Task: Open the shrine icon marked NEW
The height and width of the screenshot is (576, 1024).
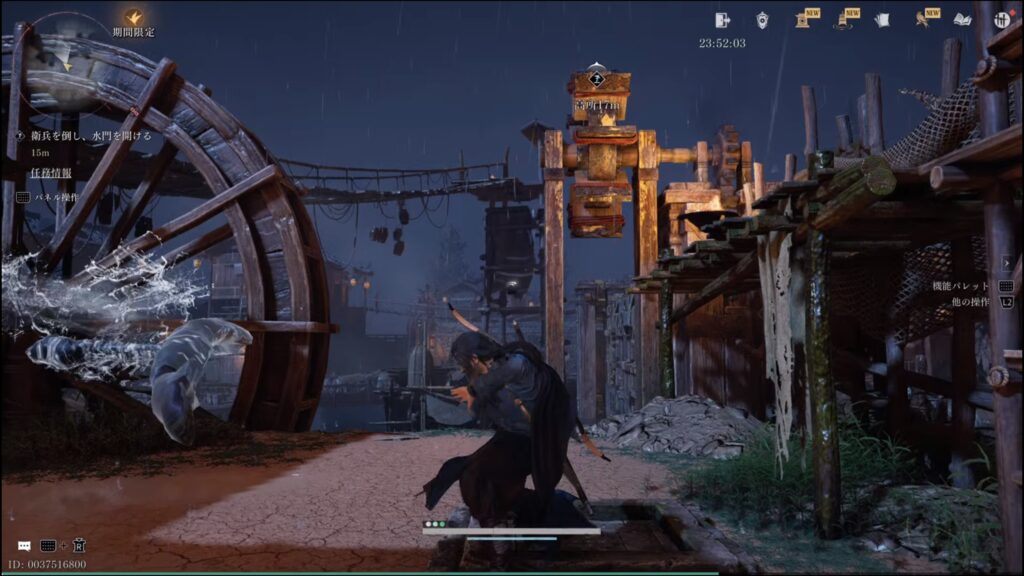Action: click(x=804, y=19)
